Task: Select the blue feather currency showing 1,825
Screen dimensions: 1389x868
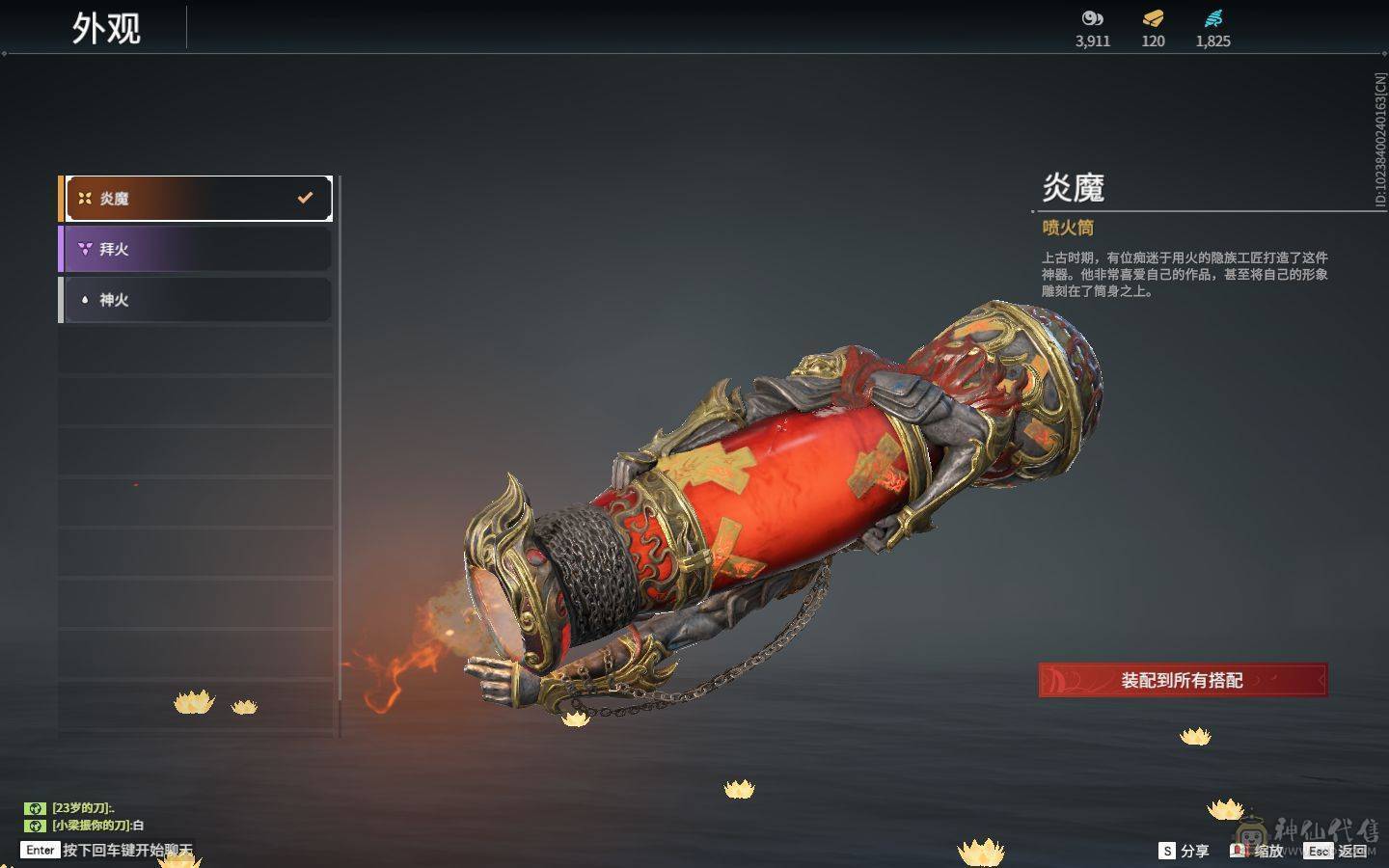Action: tap(1212, 19)
